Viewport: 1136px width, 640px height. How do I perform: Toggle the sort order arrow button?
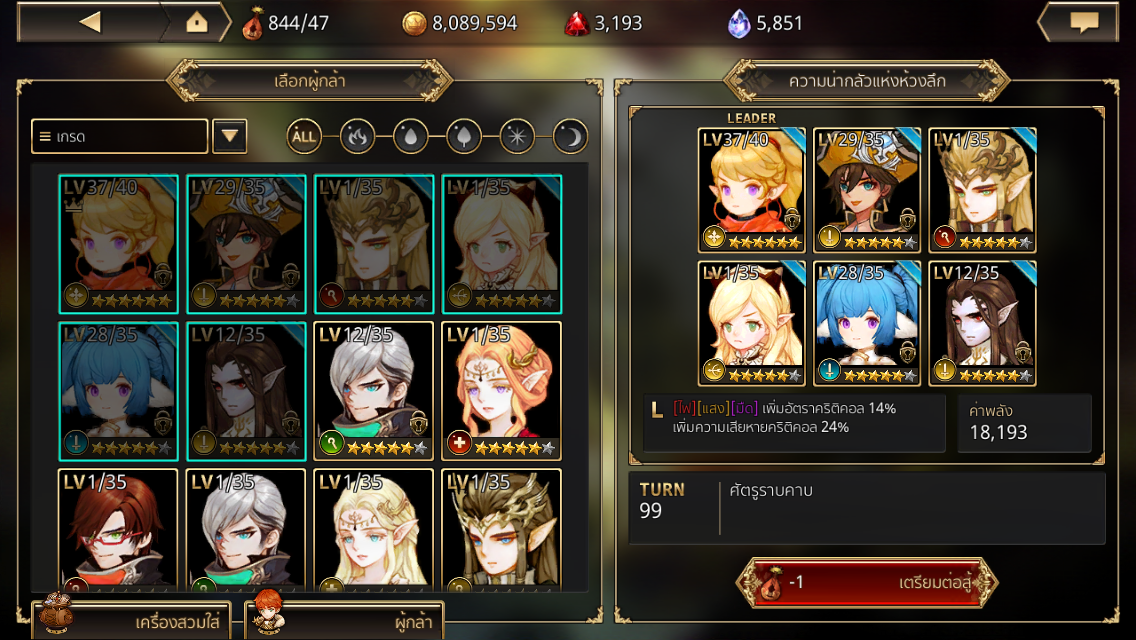(229, 136)
